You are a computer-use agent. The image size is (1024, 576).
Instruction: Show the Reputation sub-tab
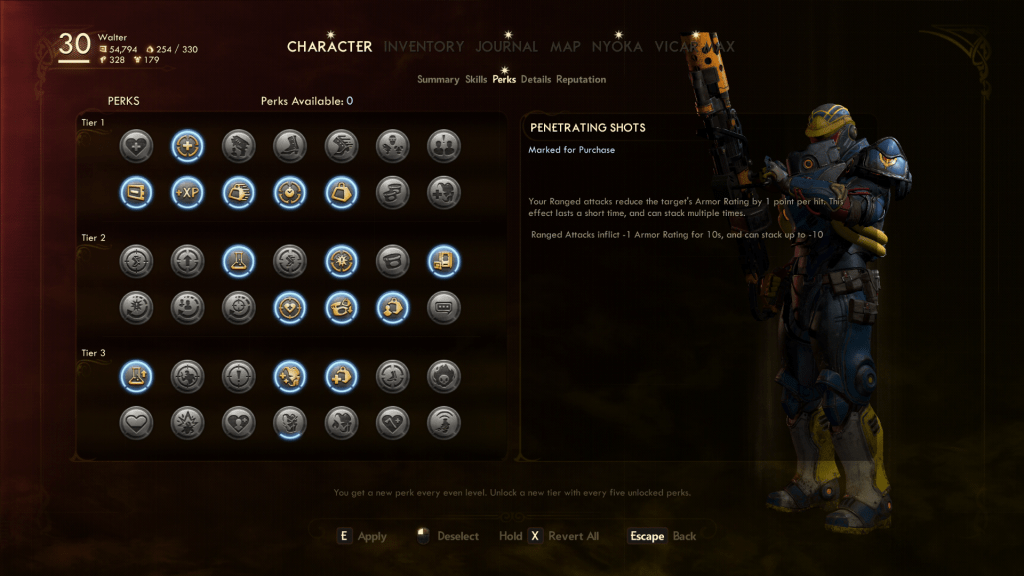(x=581, y=79)
